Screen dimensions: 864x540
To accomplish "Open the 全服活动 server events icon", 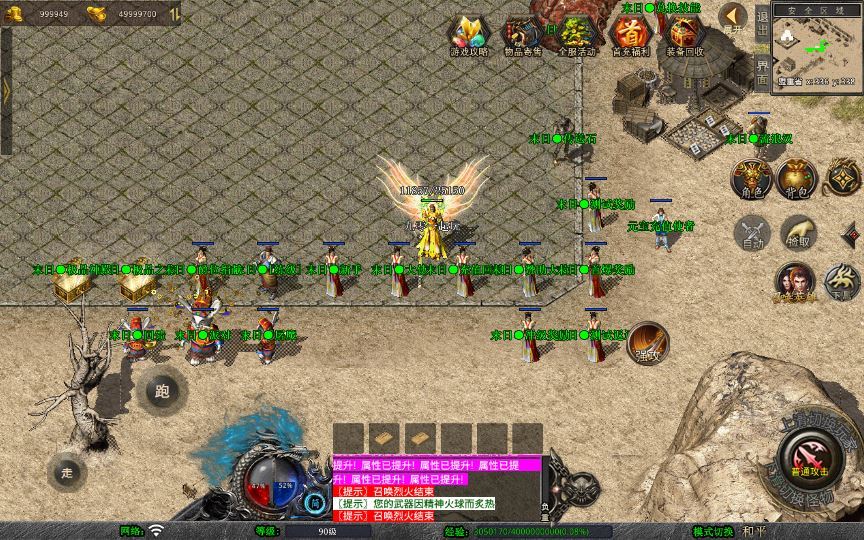I will pos(576,34).
